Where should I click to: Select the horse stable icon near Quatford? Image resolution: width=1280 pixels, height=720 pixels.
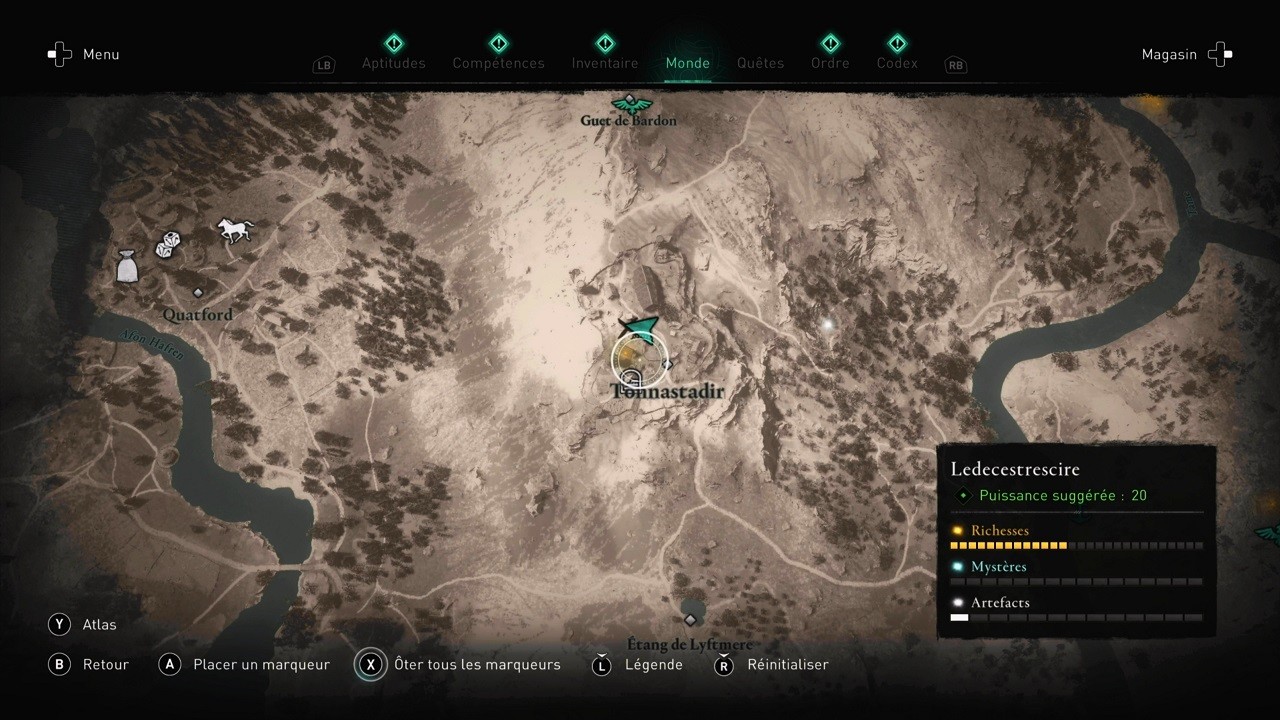(234, 230)
